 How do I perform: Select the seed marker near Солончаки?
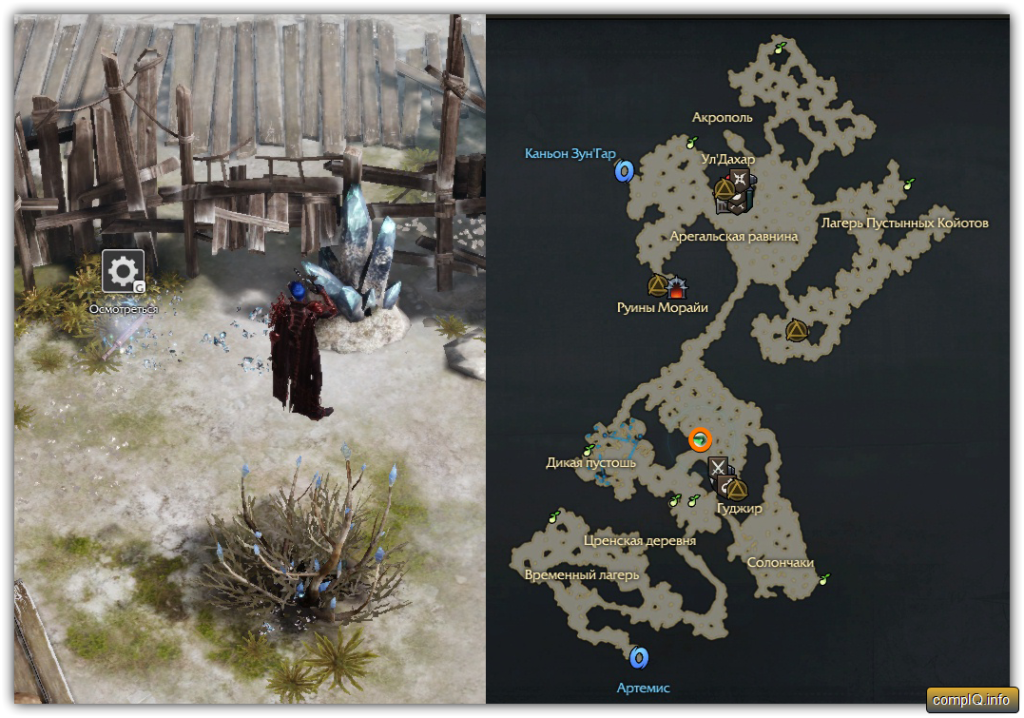[824, 579]
